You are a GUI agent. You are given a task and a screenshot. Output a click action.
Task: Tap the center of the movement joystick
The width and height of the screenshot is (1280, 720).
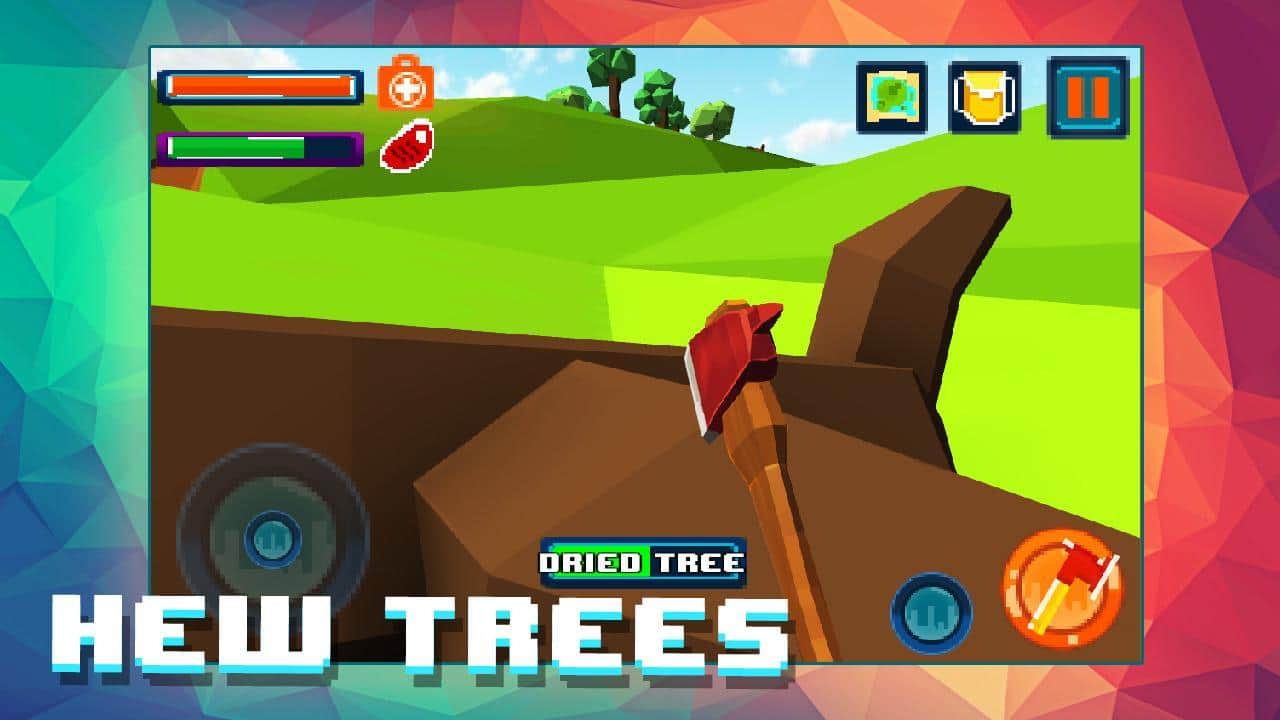point(272,540)
